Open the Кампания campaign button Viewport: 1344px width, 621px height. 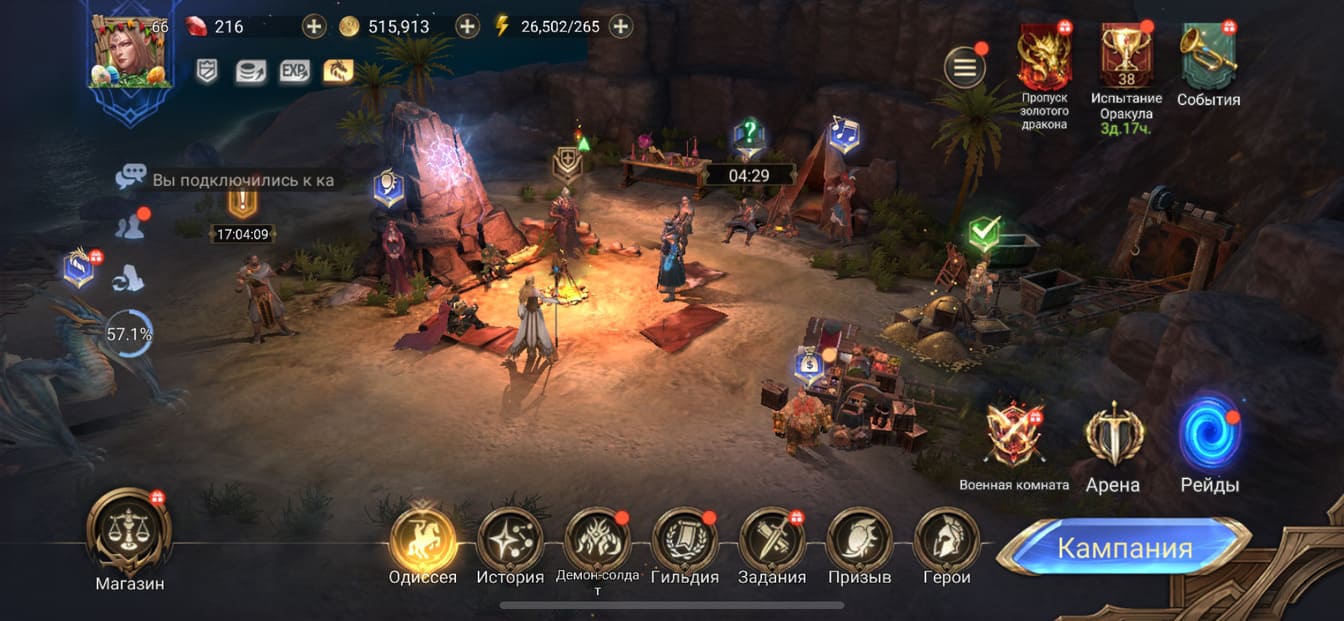click(x=1124, y=548)
